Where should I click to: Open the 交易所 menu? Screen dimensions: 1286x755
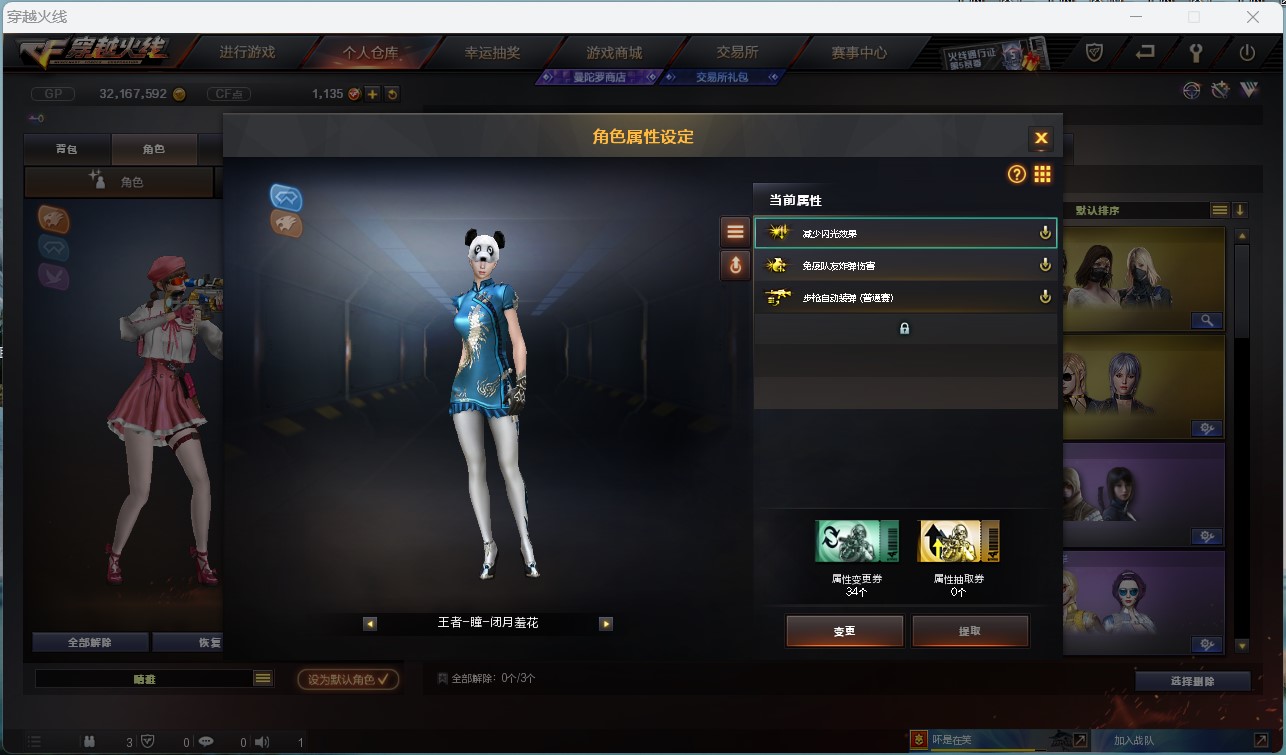point(737,52)
